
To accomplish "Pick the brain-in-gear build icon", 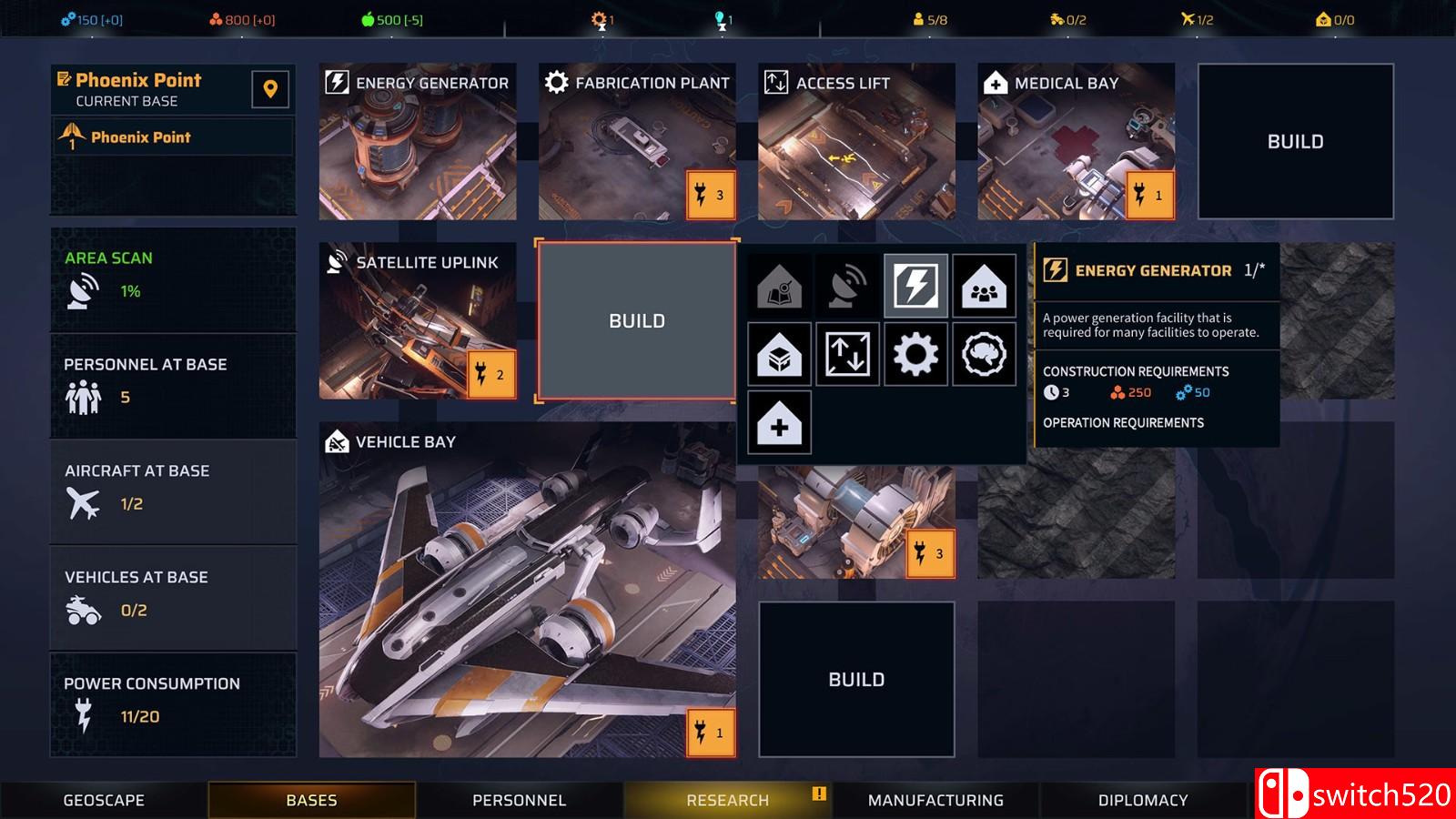I will (x=984, y=354).
